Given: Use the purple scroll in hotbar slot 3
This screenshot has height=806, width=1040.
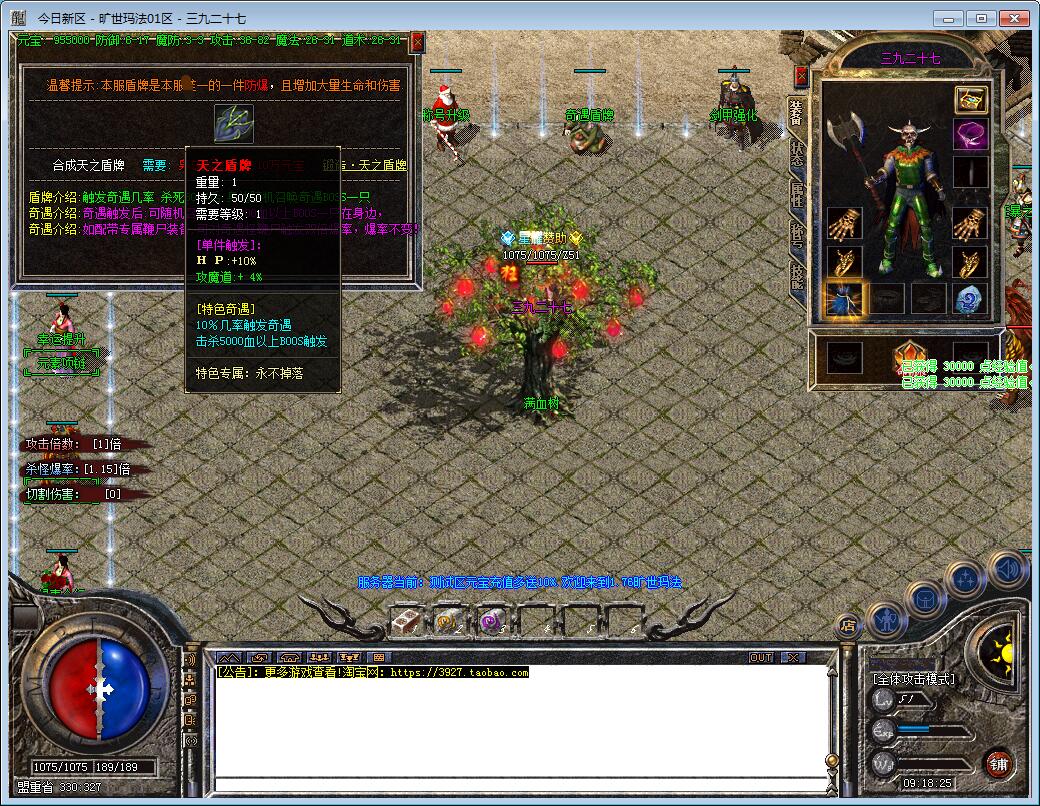Looking at the screenshot, I should (489, 621).
